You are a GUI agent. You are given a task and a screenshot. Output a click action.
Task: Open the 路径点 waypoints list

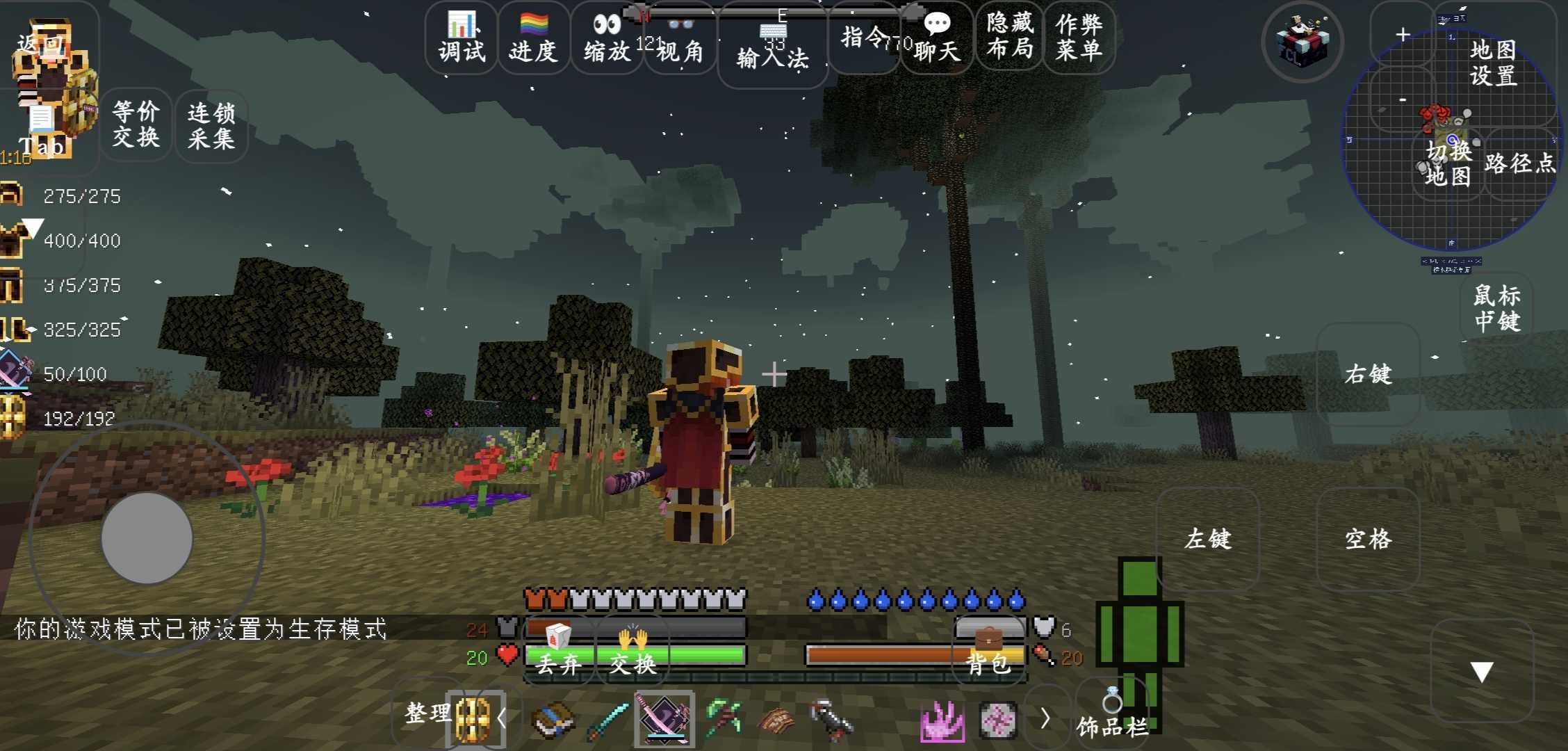point(1519,163)
